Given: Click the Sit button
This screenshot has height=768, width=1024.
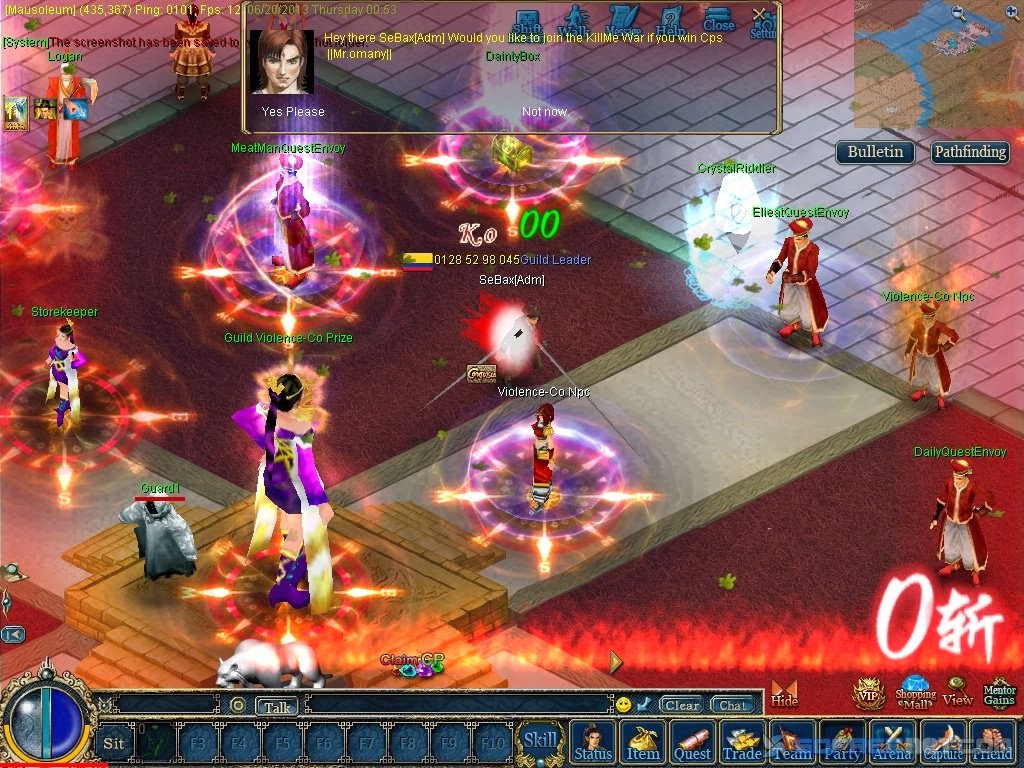Looking at the screenshot, I should 114,743.
